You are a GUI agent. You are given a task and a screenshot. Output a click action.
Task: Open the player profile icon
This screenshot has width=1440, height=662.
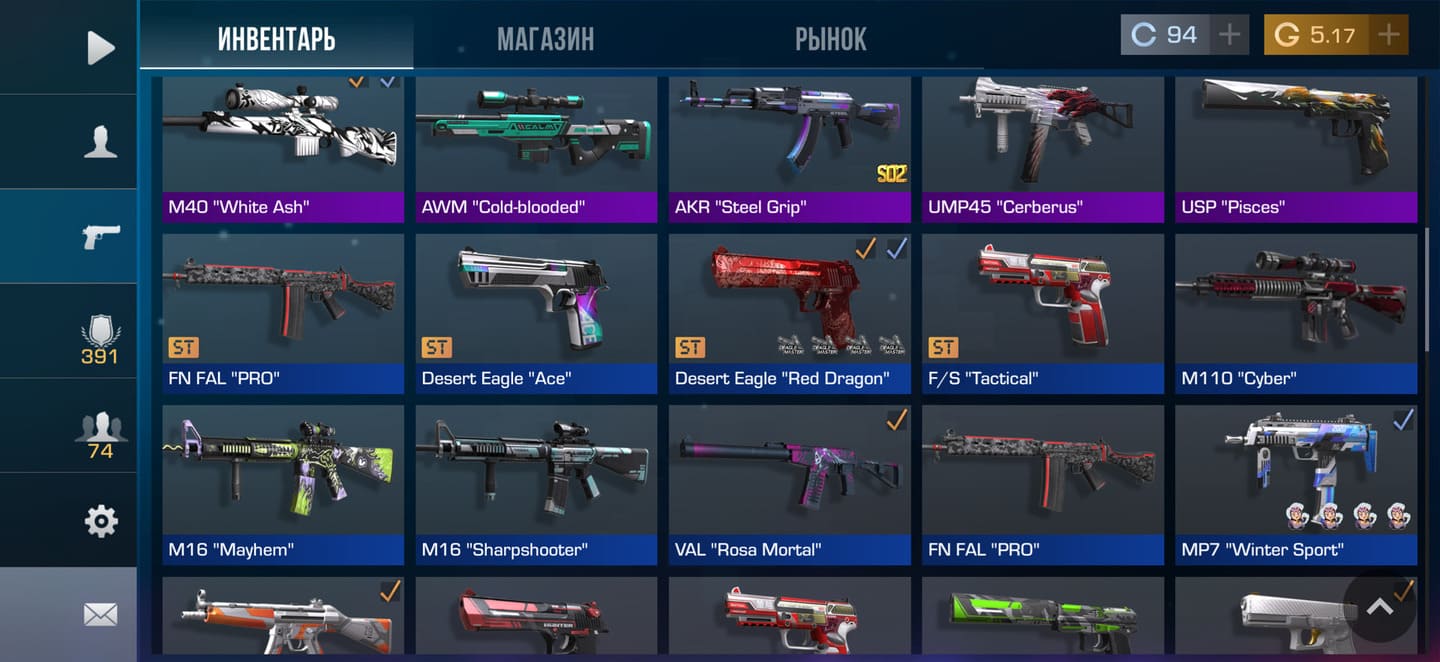[x=100, y=142]
